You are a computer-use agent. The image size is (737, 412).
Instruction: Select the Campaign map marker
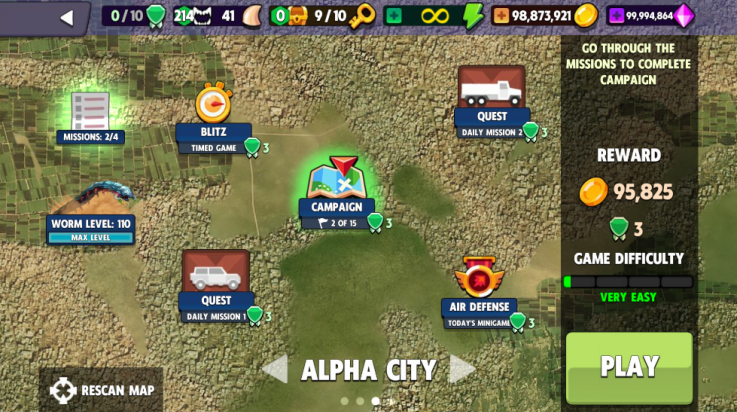tap(340, 184)
